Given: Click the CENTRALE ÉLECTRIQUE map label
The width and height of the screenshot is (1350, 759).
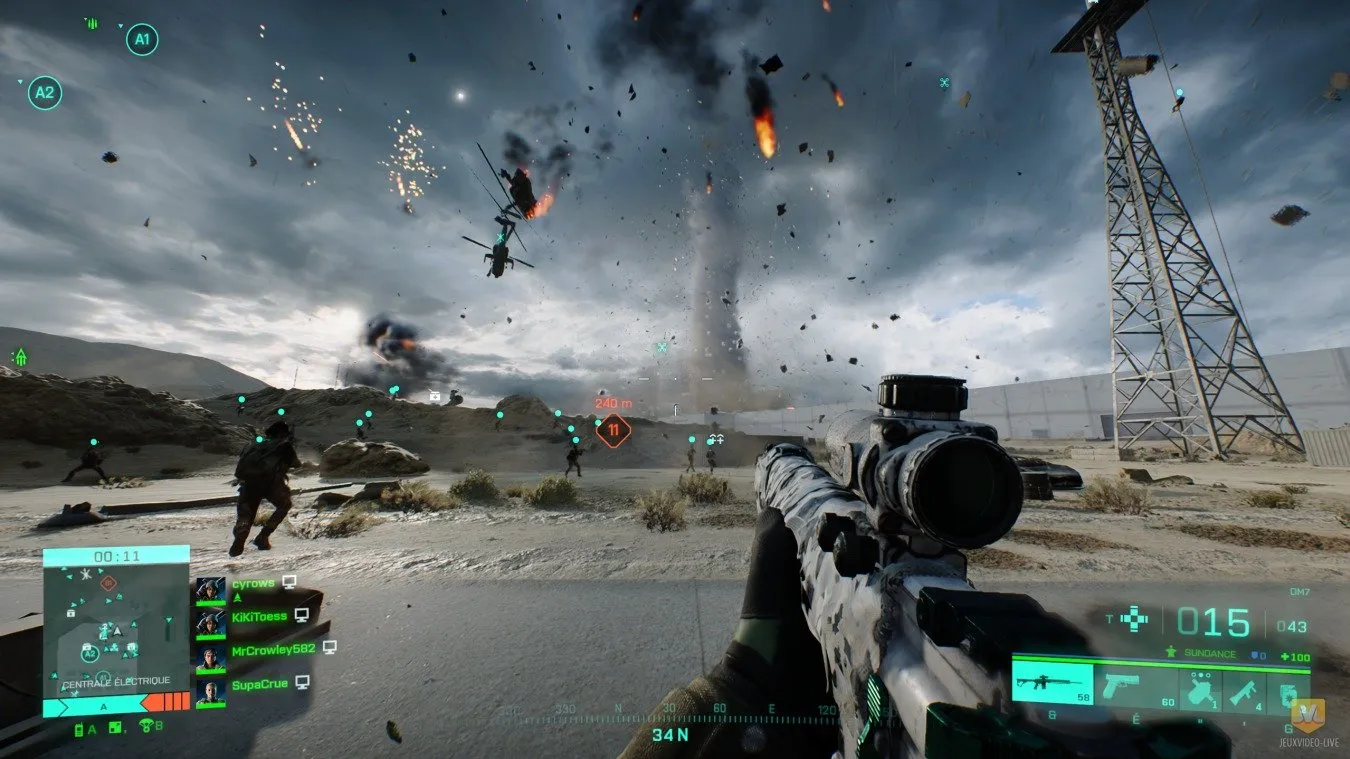Looking at the screenshot, I should tap(117, 681).
